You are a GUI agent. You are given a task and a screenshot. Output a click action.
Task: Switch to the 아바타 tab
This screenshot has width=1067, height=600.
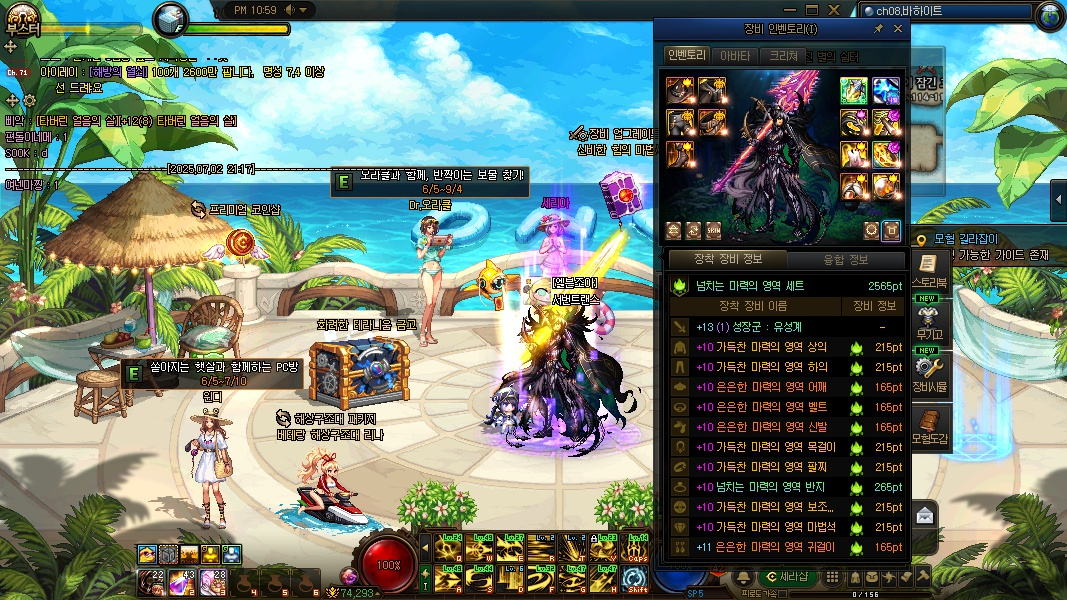(735, 56)
